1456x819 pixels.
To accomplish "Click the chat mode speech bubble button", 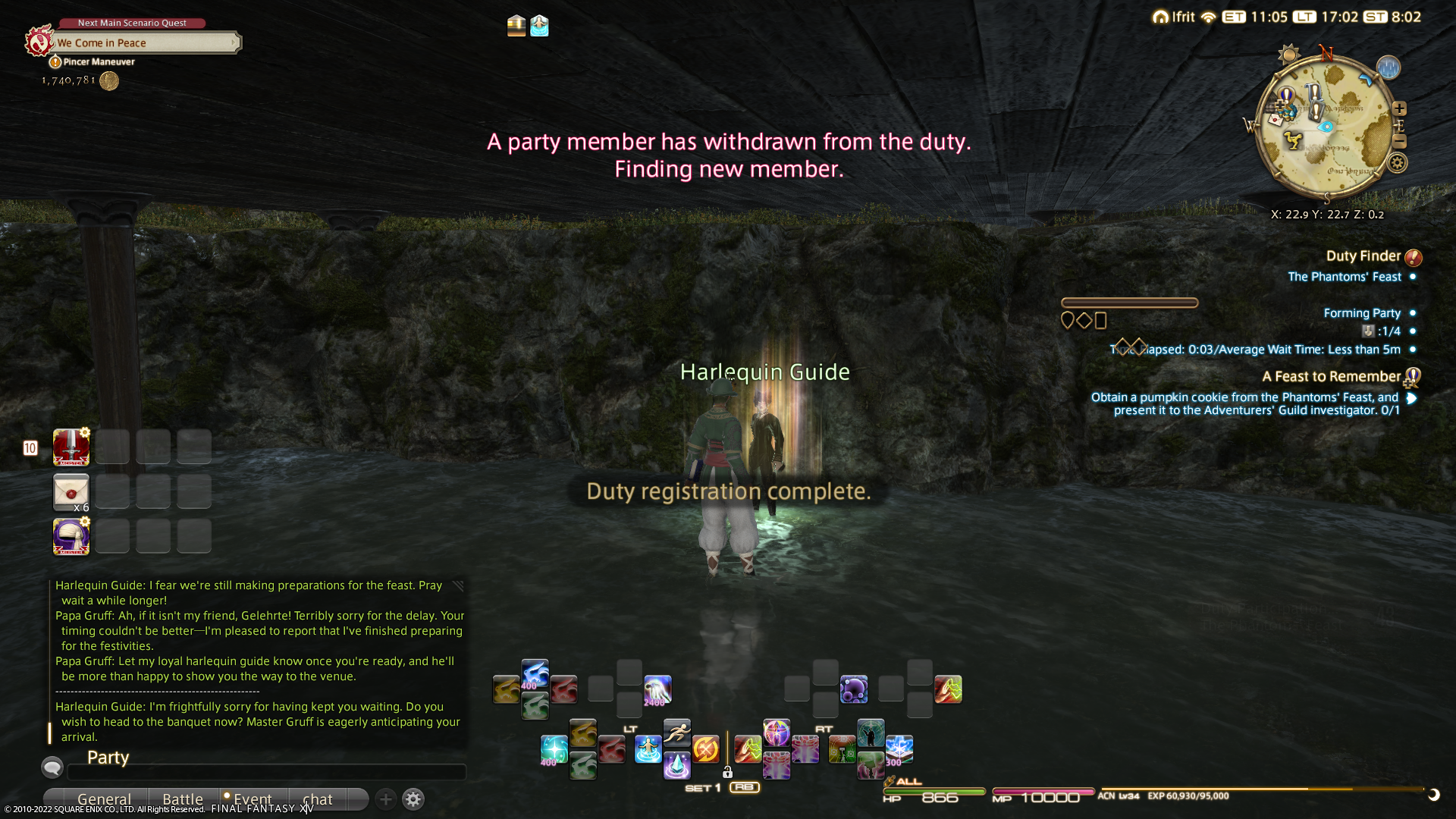I will (x=52, y=767).
